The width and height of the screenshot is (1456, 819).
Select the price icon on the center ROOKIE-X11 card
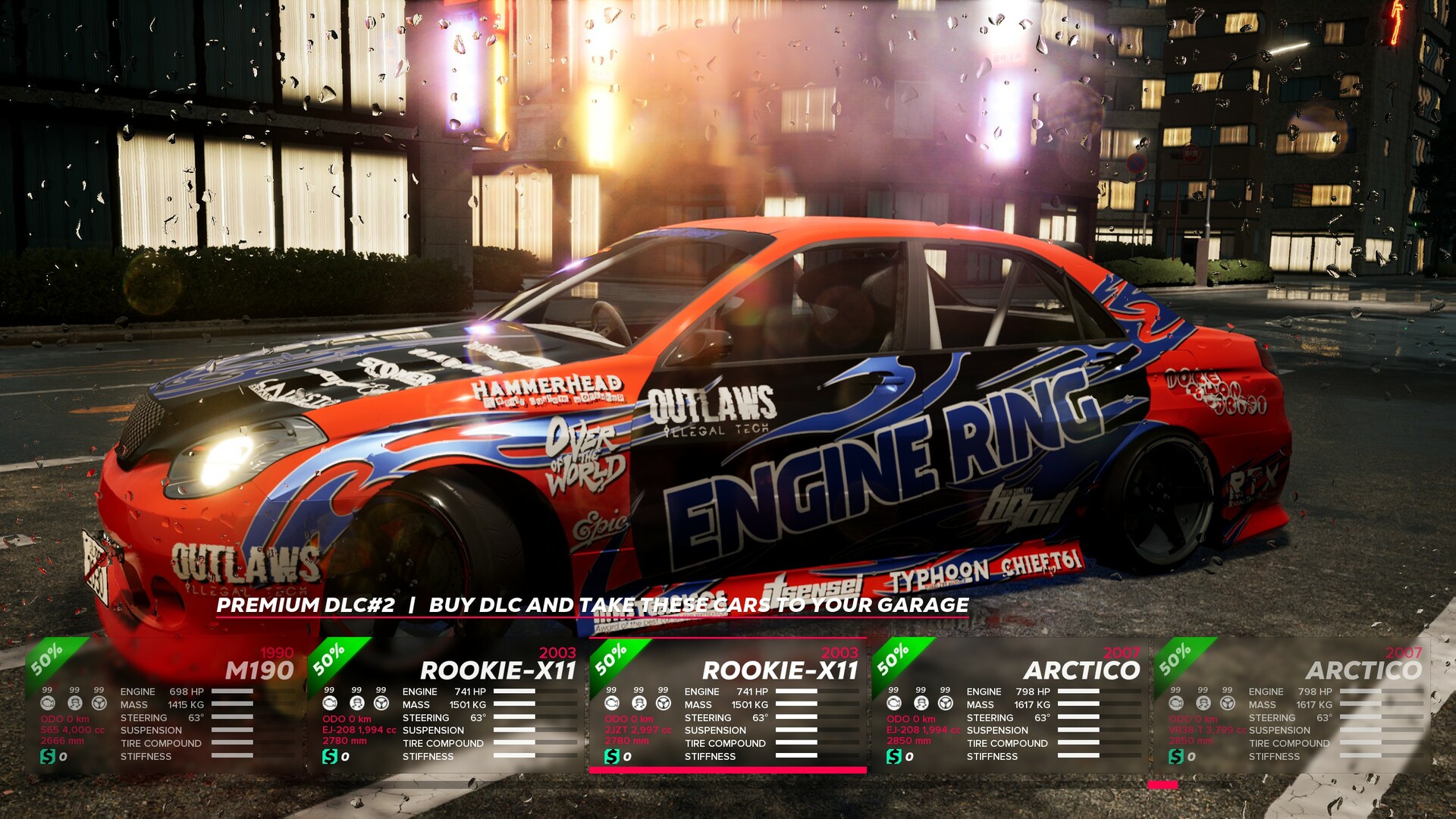[612, 755]
